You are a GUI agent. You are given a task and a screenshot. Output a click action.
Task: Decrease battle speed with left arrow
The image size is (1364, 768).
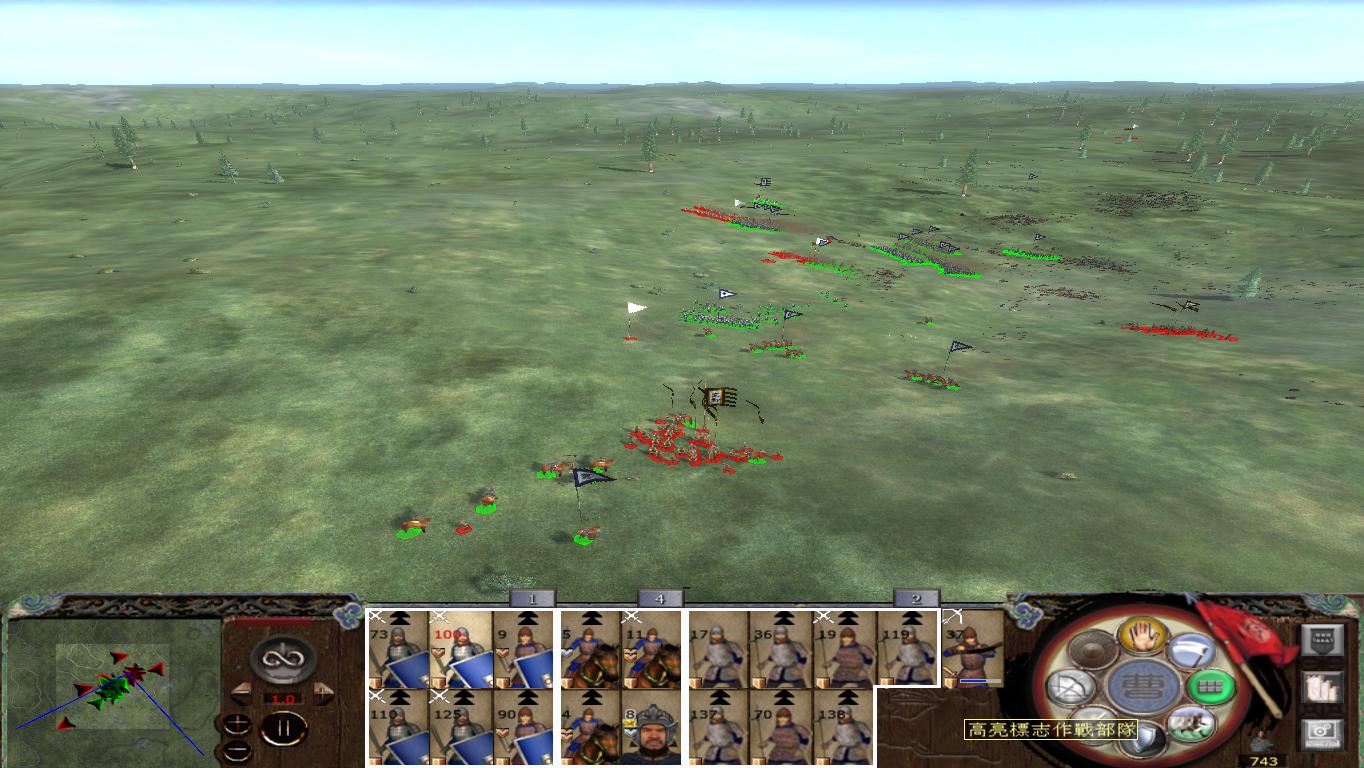242,692
